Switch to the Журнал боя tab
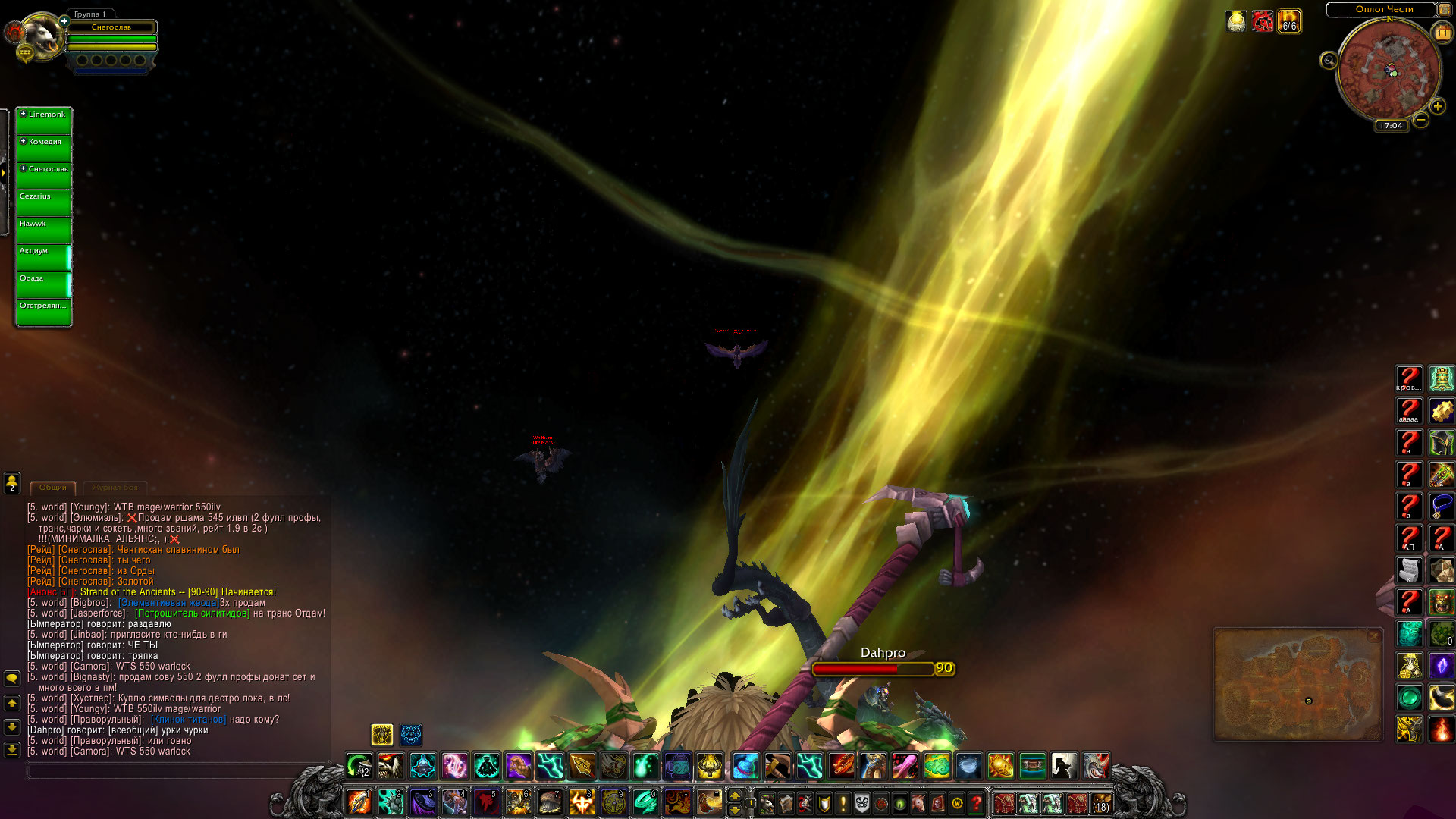 115,488
